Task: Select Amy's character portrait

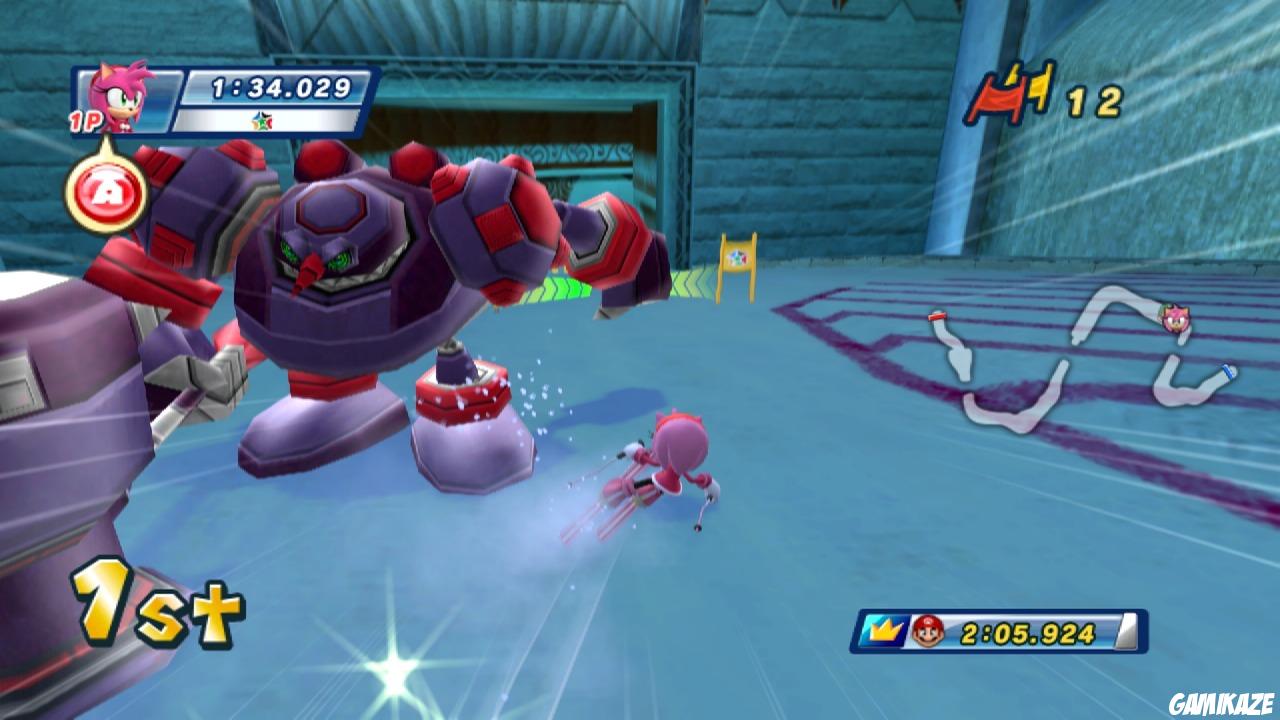Action: [x=120, y=100]
